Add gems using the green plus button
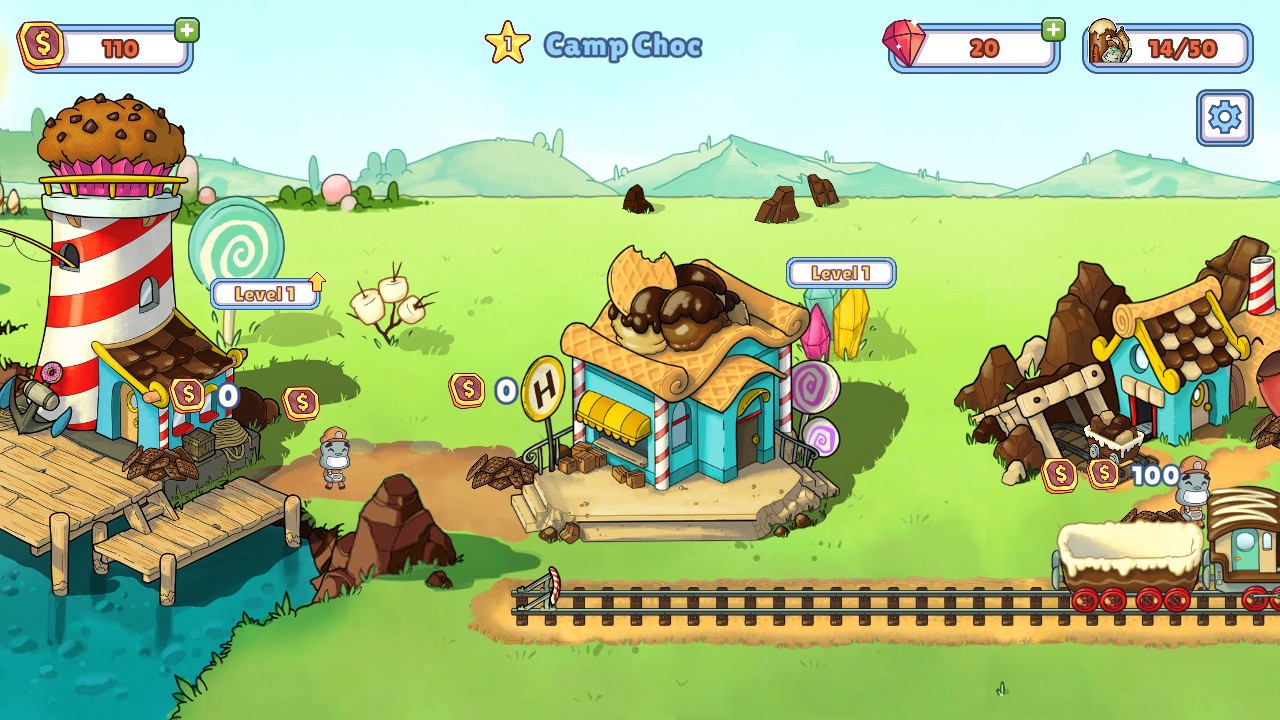 click(x=1053, y=30)
